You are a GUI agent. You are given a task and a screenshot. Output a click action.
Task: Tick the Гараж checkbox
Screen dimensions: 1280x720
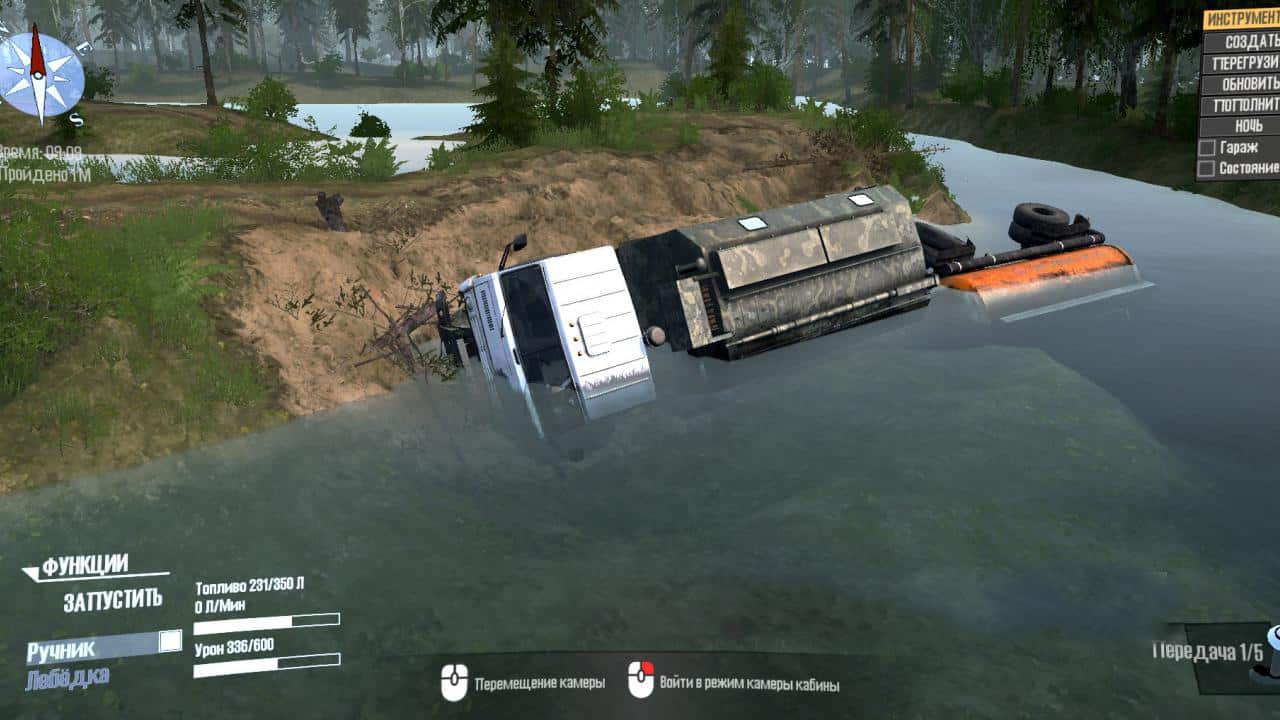tap(1207, 147)
